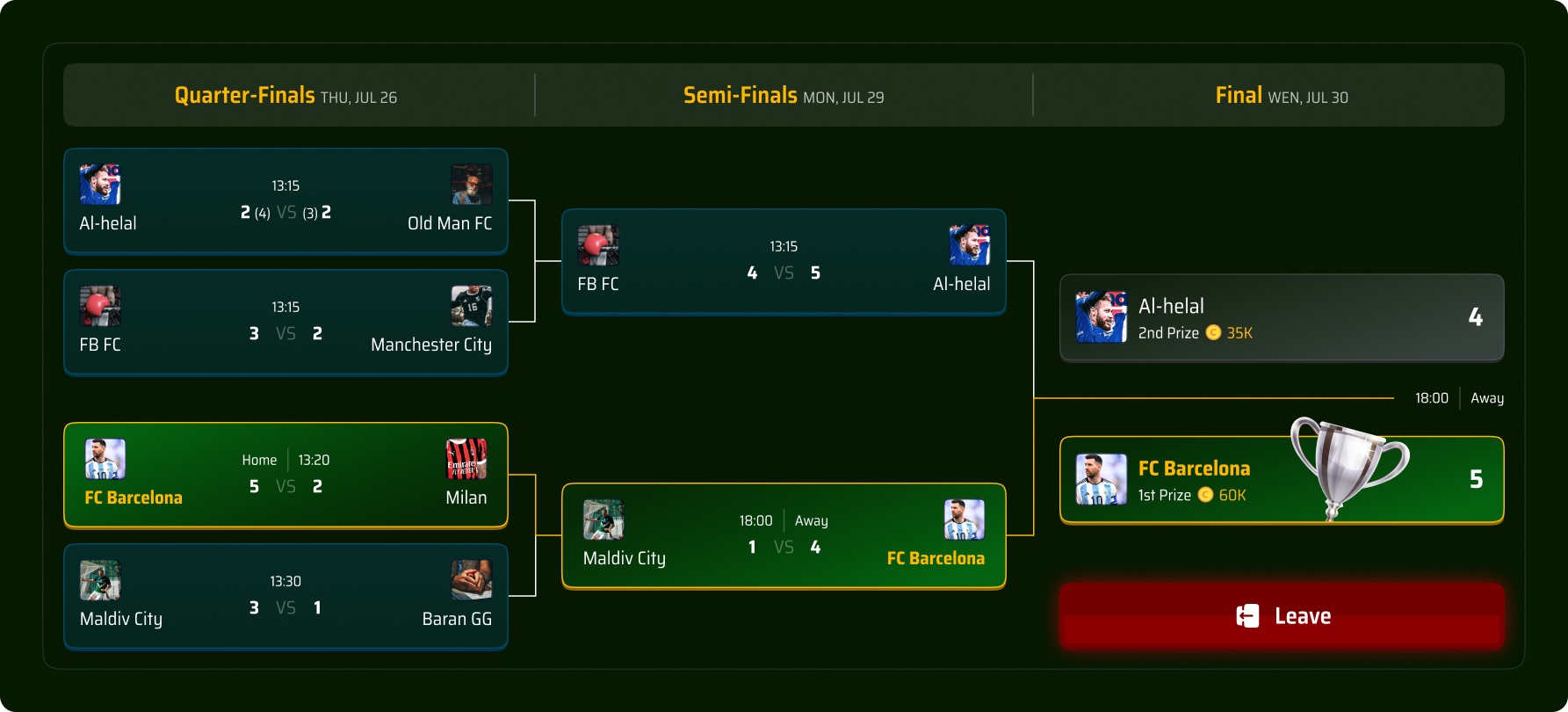Switch to the Quarter-Finals column header
The image size is (1568, 712).
click(285, 95)
